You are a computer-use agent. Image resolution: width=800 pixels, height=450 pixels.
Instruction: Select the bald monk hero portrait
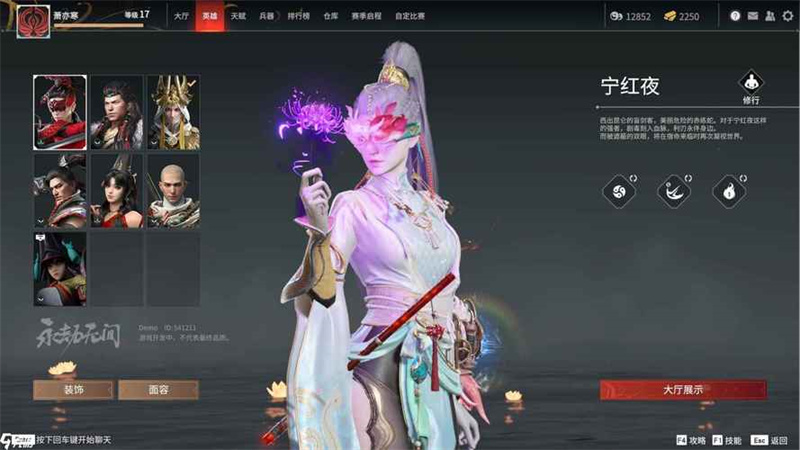click(173, 189)
